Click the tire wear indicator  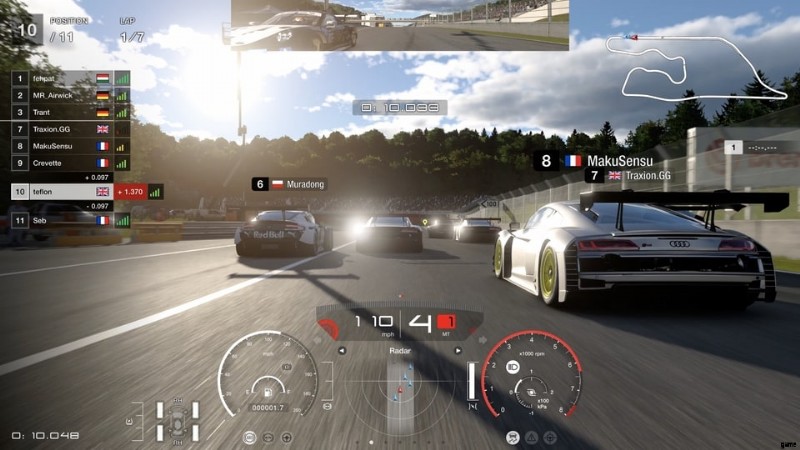177,420
